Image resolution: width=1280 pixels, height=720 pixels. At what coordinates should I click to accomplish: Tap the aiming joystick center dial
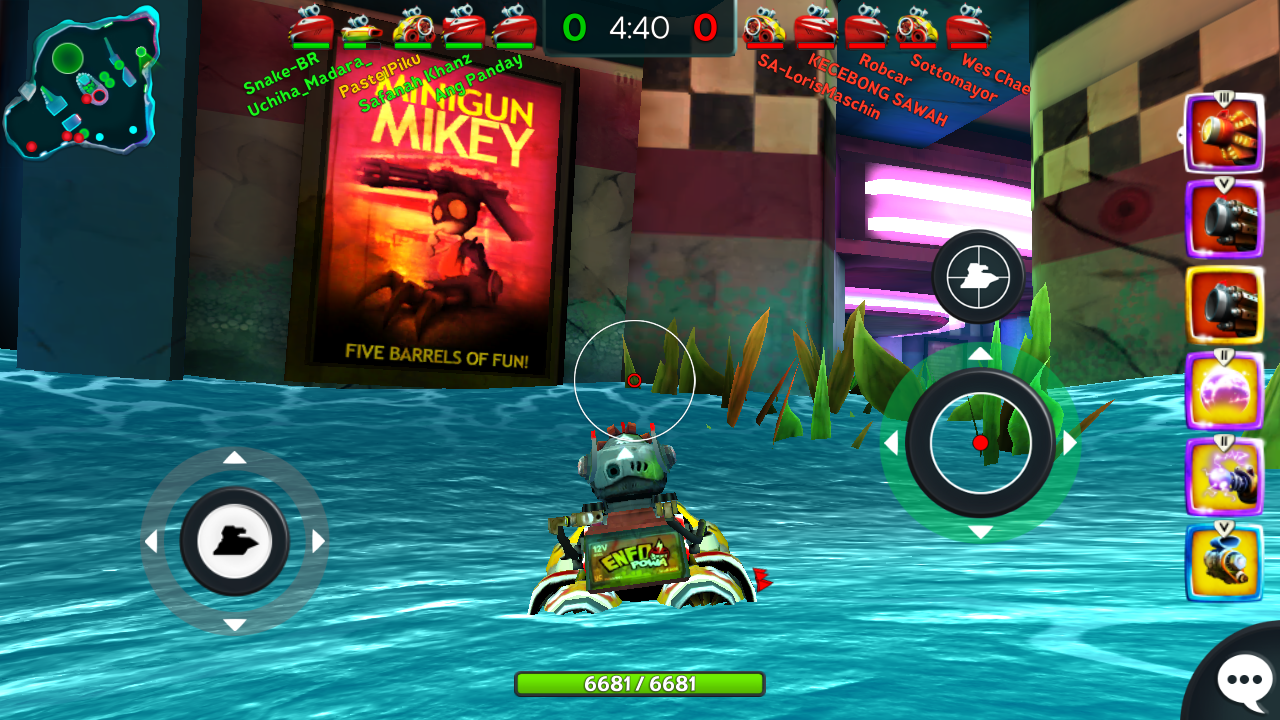coord(980,442)
